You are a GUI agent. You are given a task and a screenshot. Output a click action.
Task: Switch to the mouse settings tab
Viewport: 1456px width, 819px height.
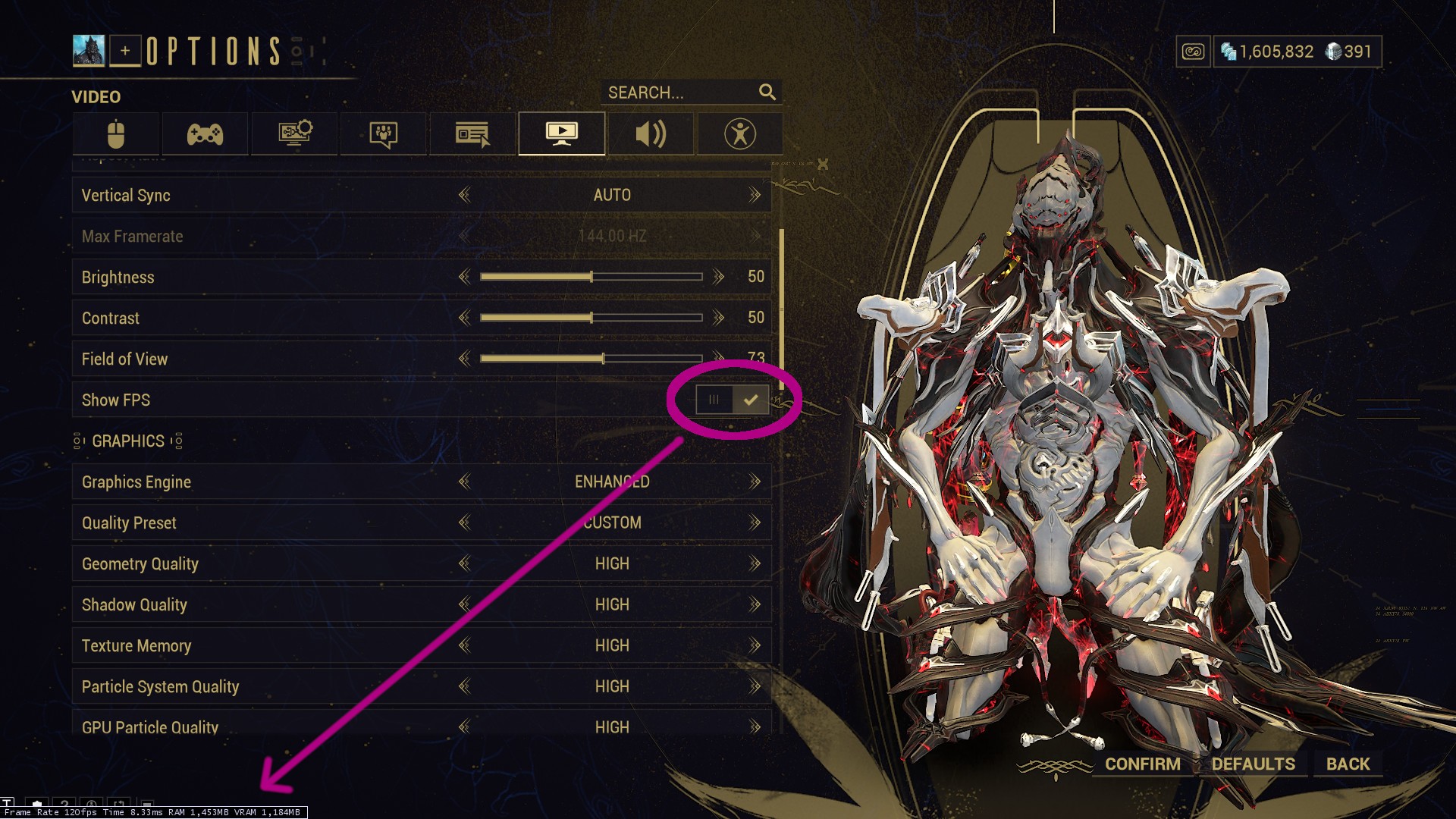[116, 134]
